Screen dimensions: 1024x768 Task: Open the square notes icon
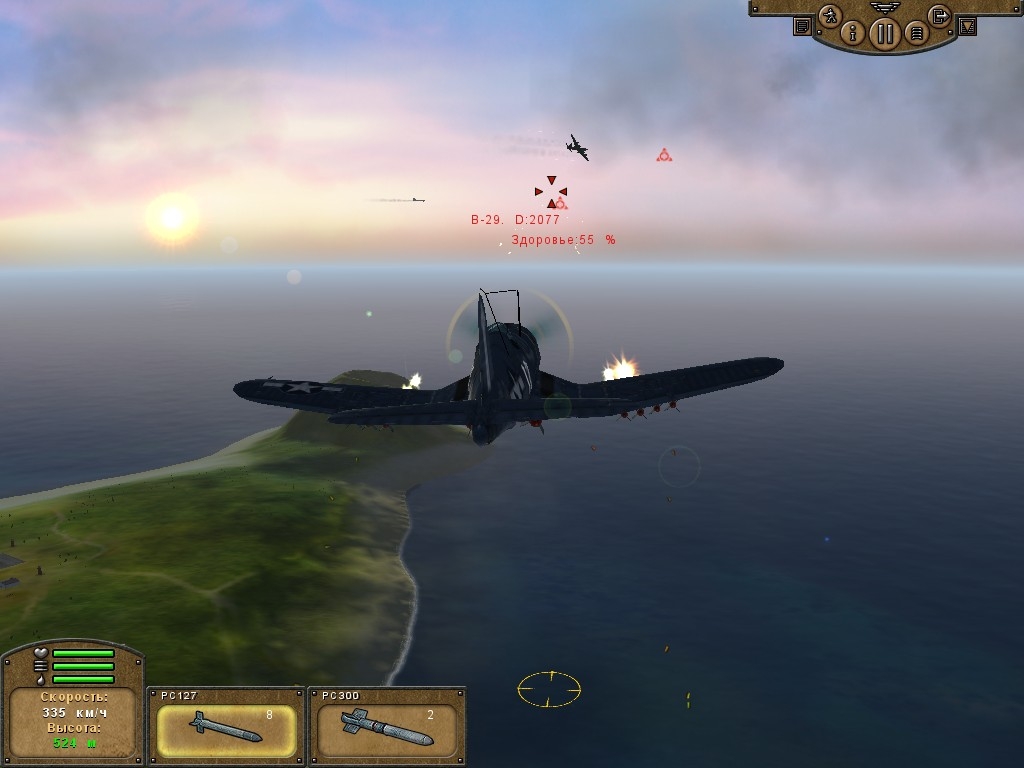tap(802, 27)
